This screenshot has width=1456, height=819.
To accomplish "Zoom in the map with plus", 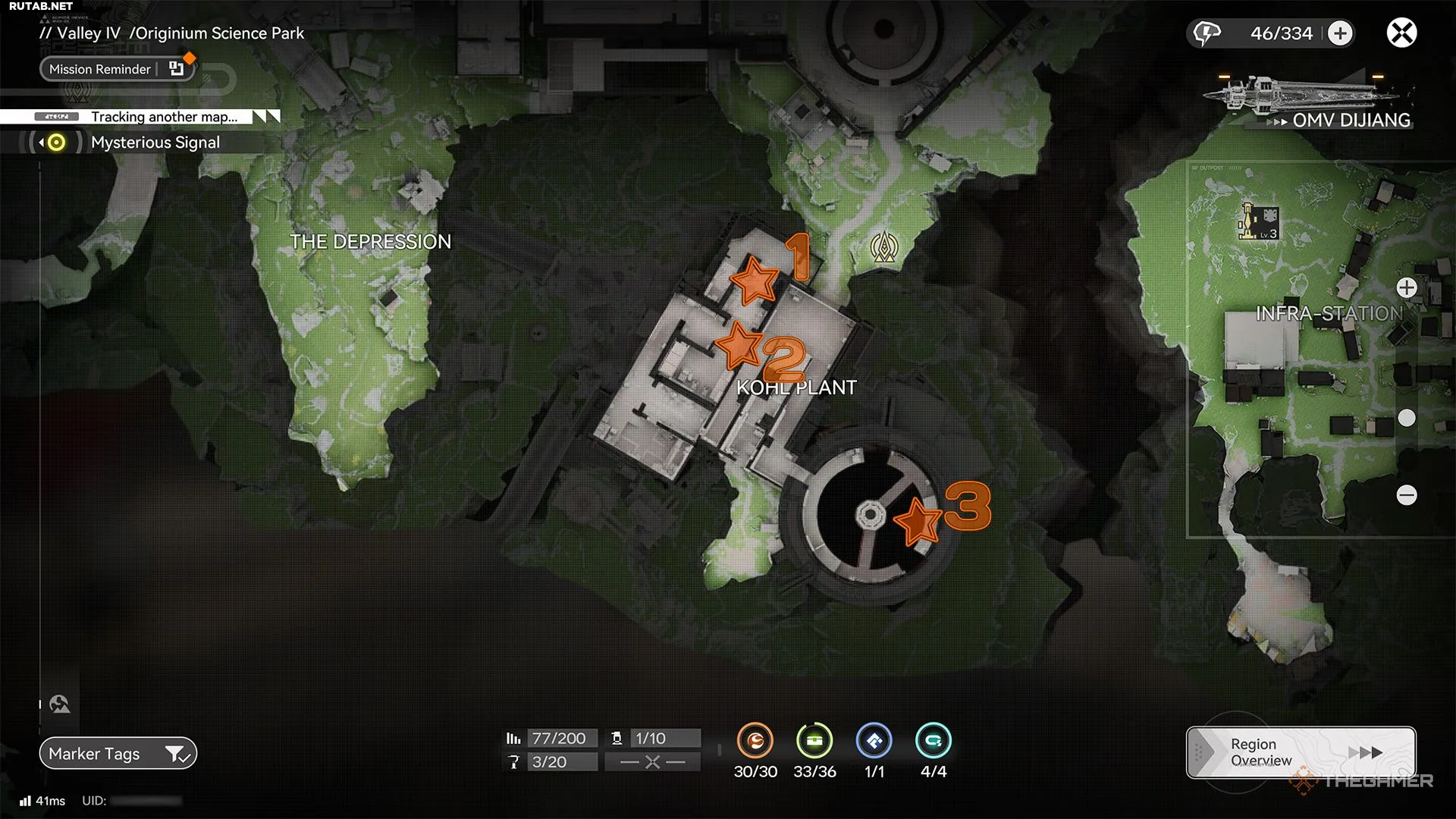I will coord(1407,288).
